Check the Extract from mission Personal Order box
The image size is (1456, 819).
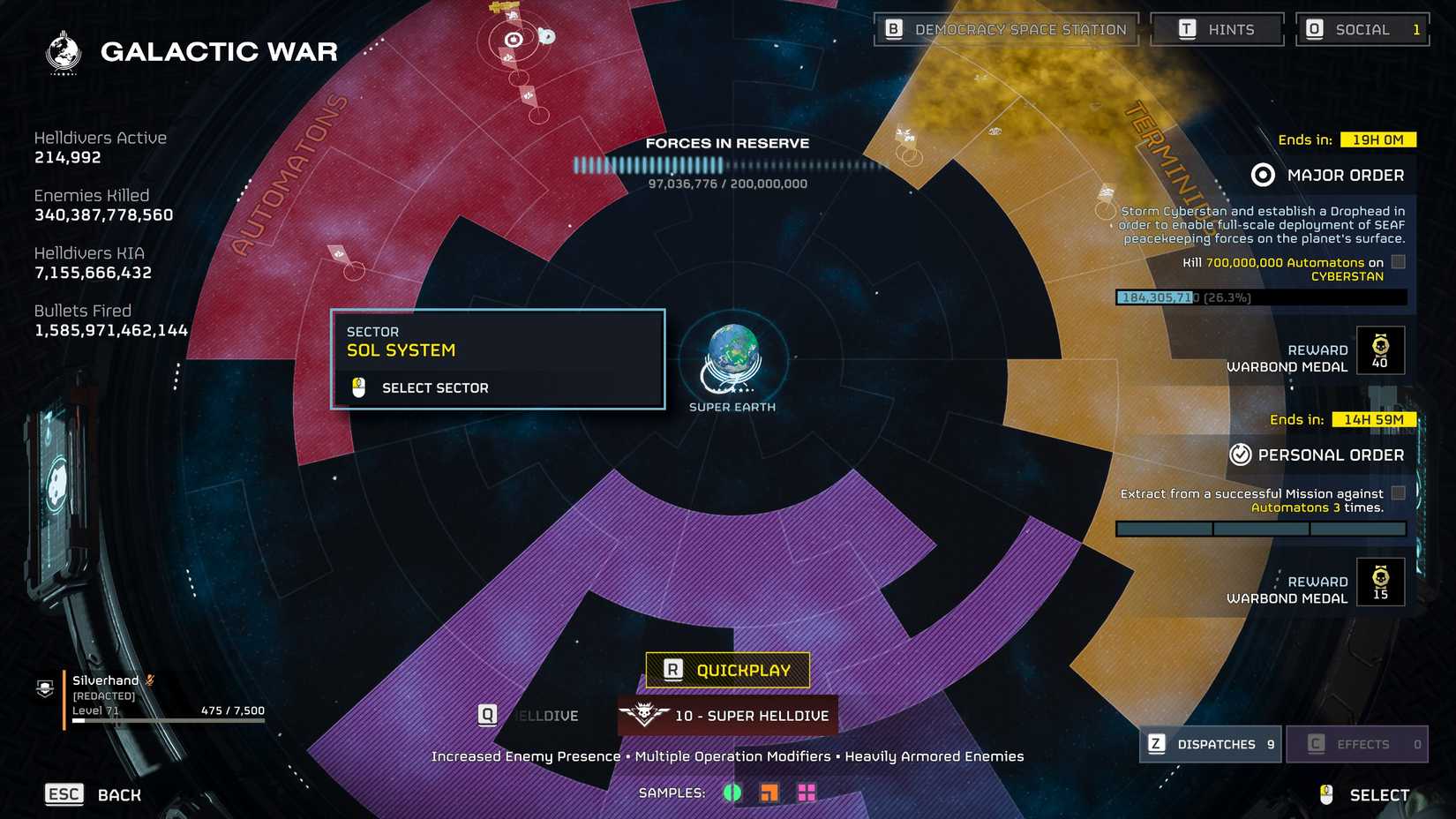pyautogui.click(x=1397, y=493)
